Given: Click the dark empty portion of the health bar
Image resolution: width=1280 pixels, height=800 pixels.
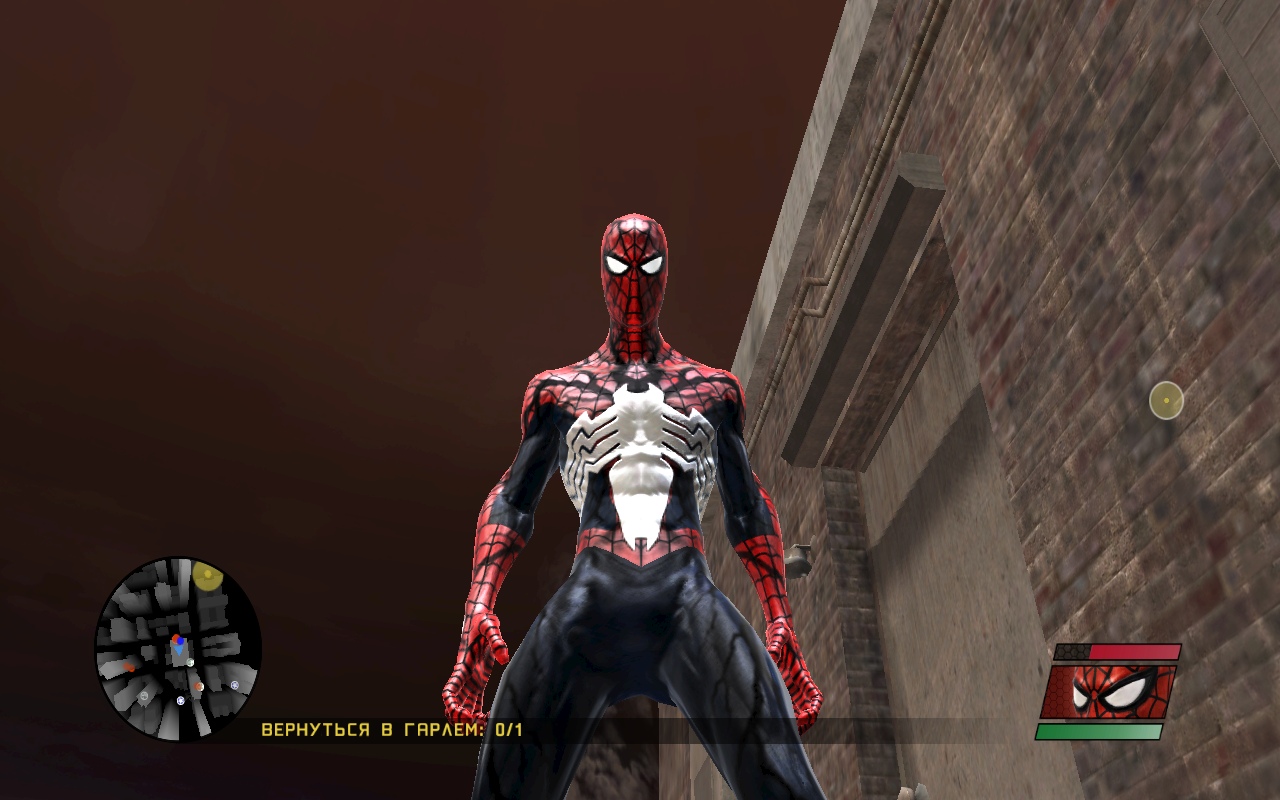Looking at the screenshot, I should [1071, 652].
